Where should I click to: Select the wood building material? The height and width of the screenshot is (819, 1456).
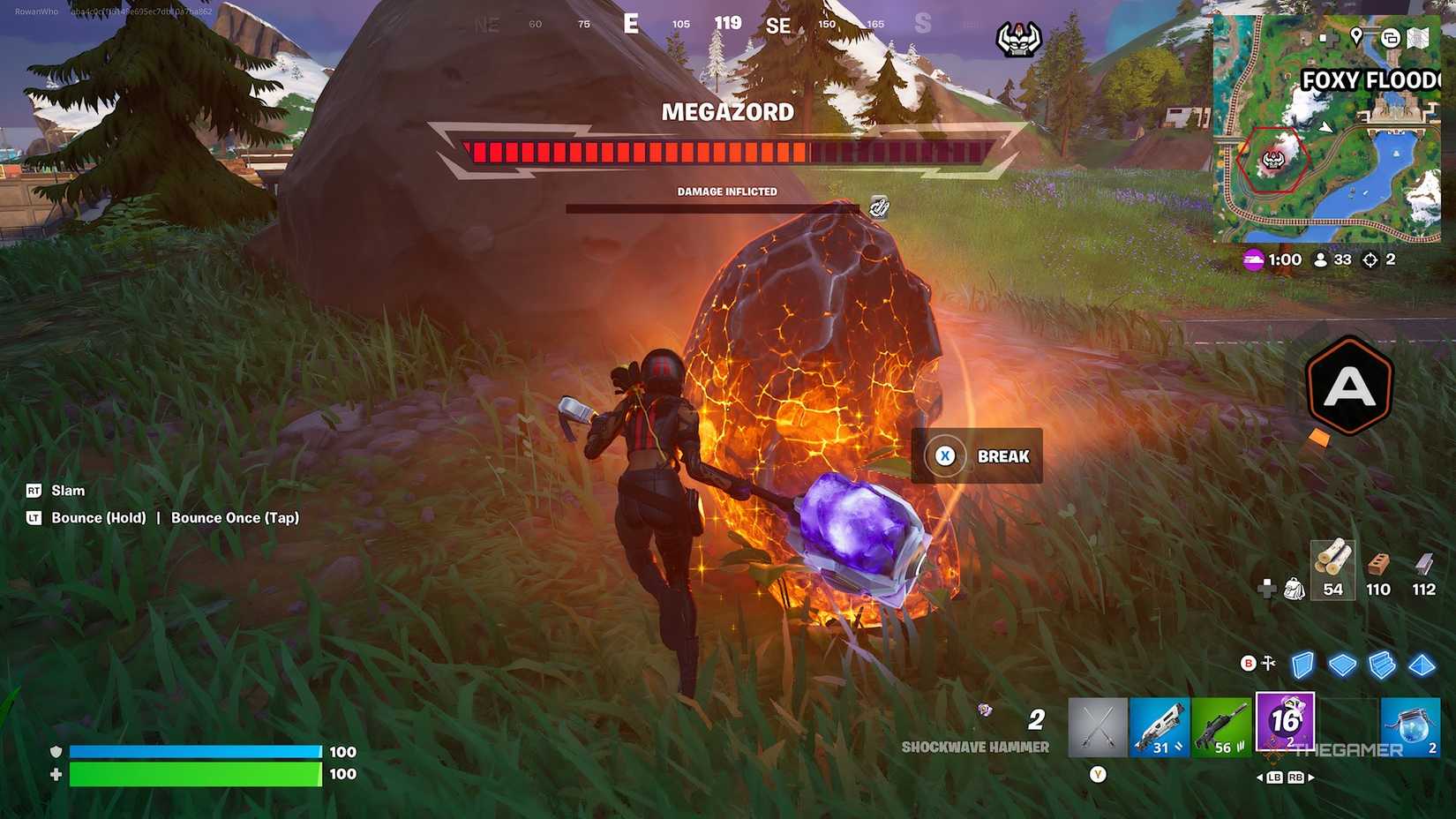click(x=1332, y=569)
